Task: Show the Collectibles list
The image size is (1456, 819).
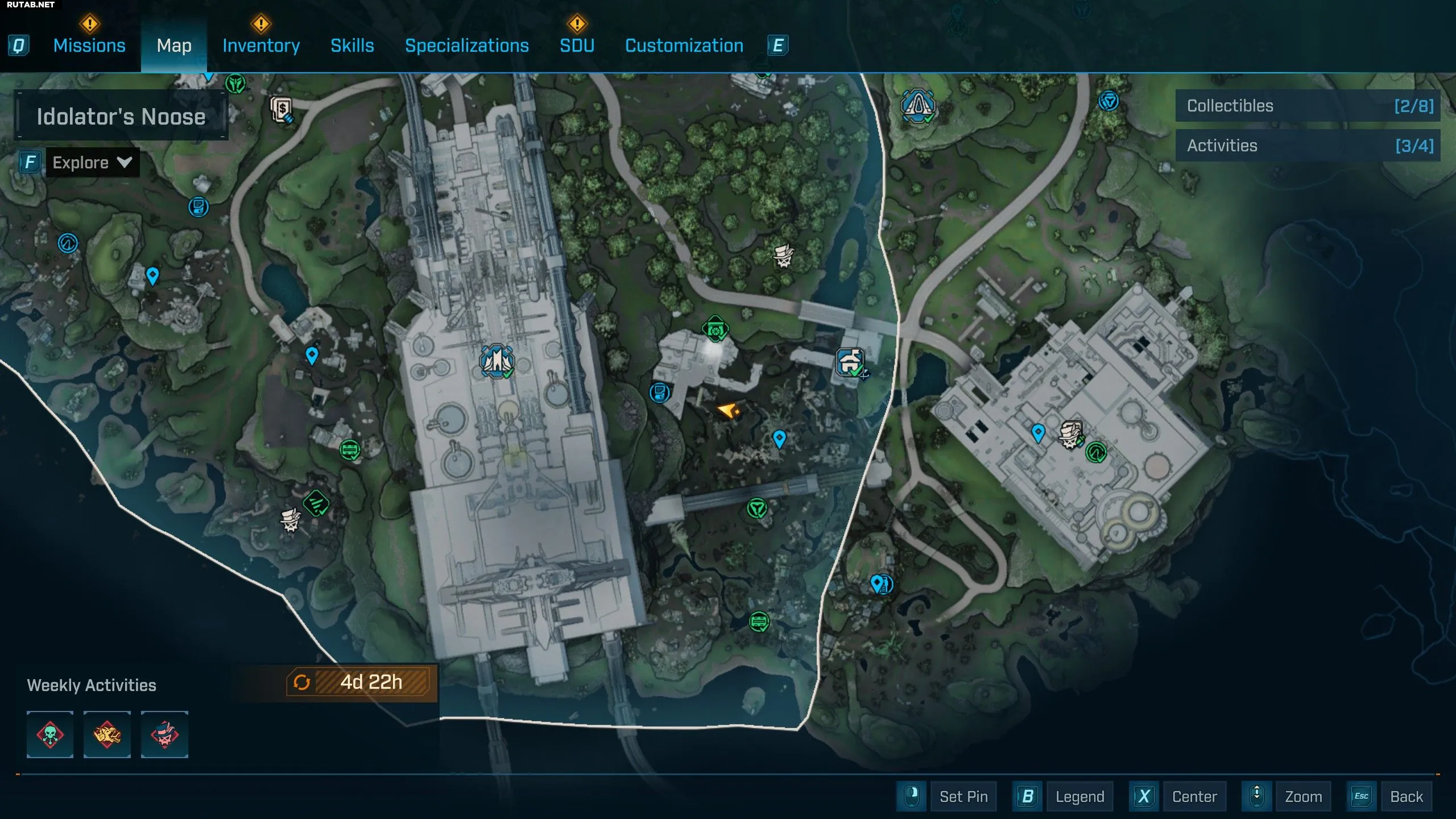Action: 1308,106
